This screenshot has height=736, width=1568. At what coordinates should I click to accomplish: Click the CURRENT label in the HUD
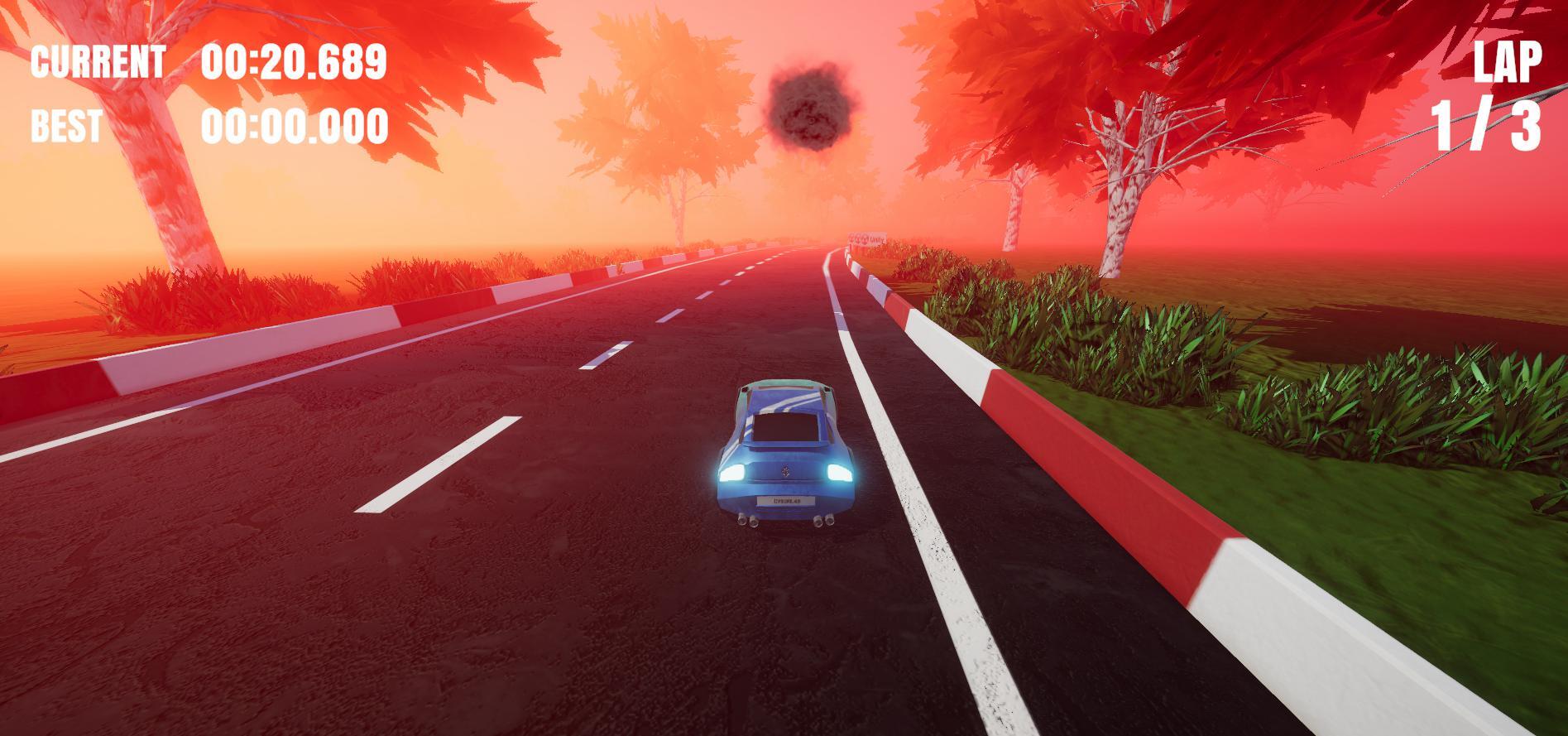coord(99,61)
